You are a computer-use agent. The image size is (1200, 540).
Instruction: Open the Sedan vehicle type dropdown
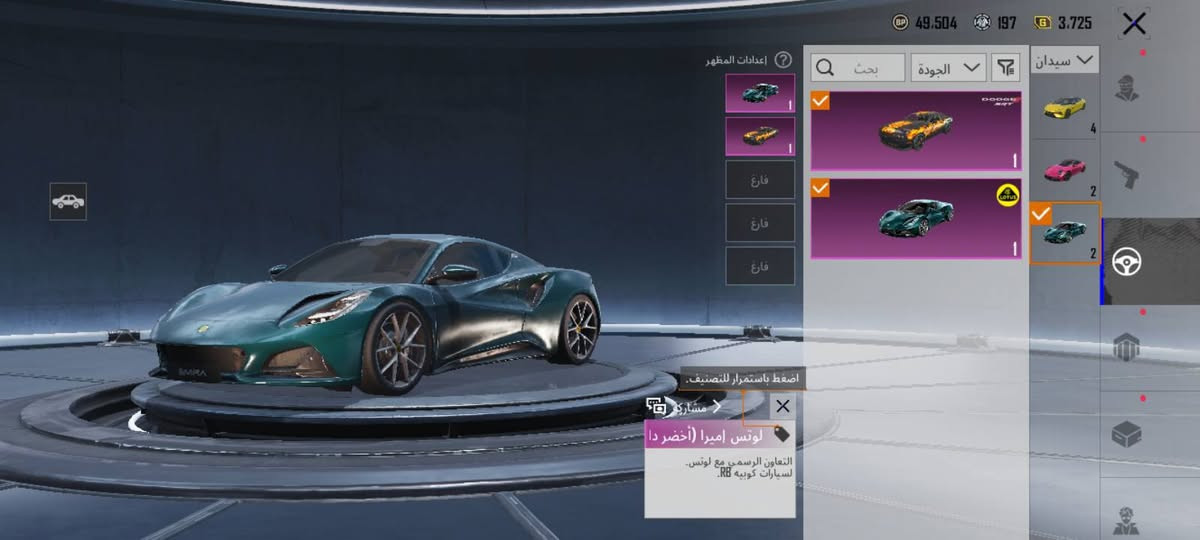coord(1065,61)
